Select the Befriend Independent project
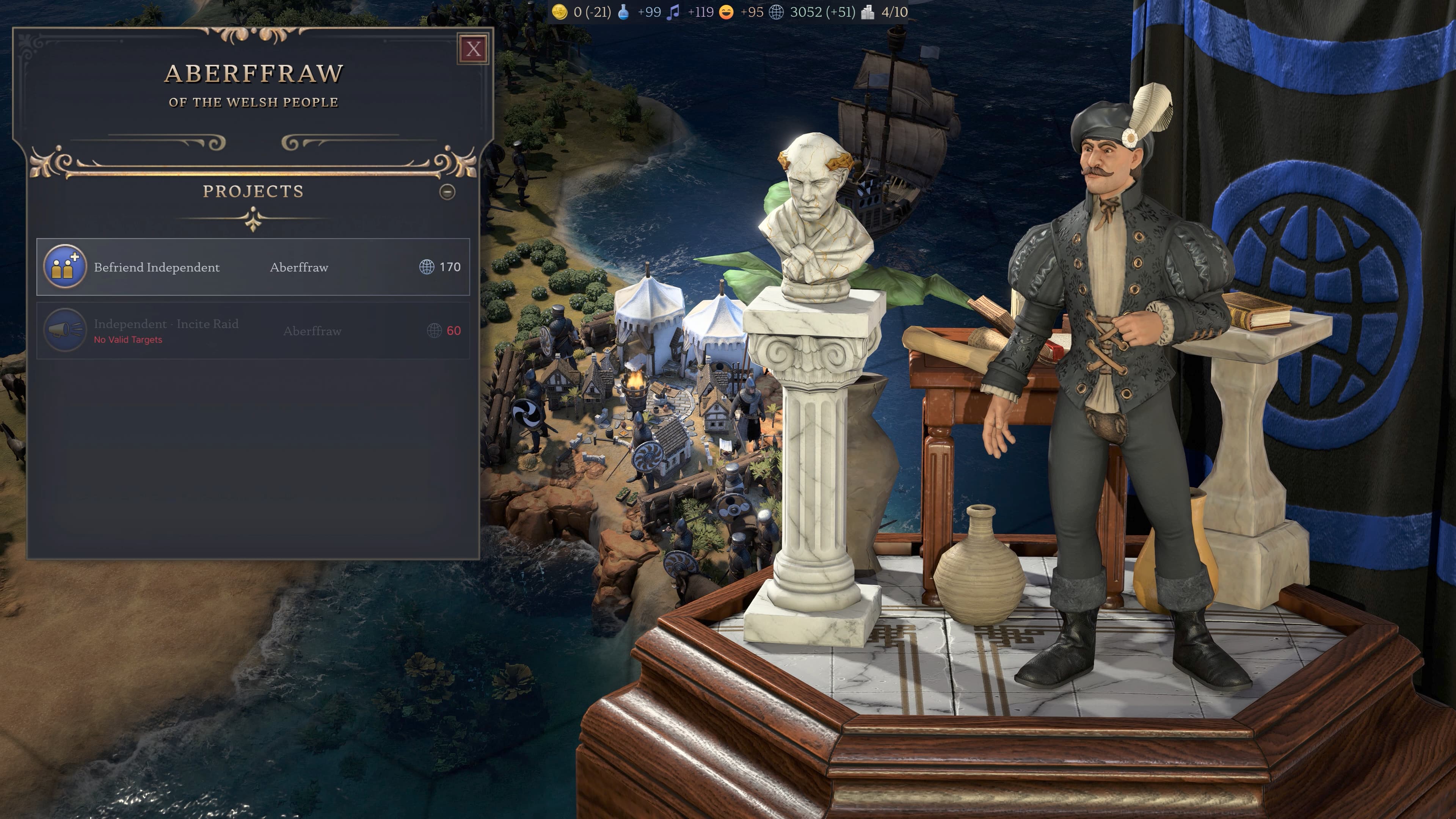The height and width of the screenshot is (819, 1456). tap(253, 267)
